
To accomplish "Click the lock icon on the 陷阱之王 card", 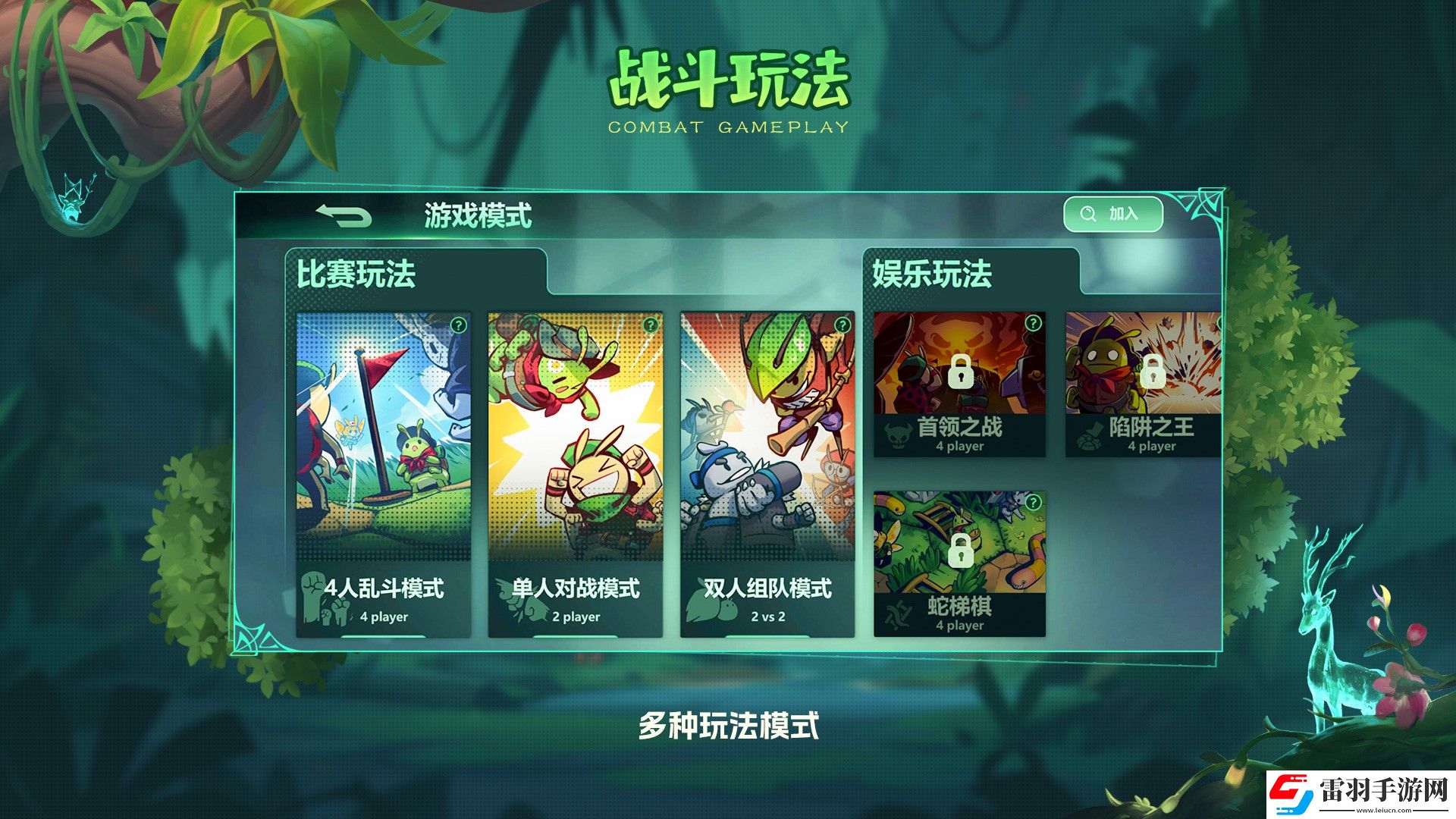I will pos(1152,373).
